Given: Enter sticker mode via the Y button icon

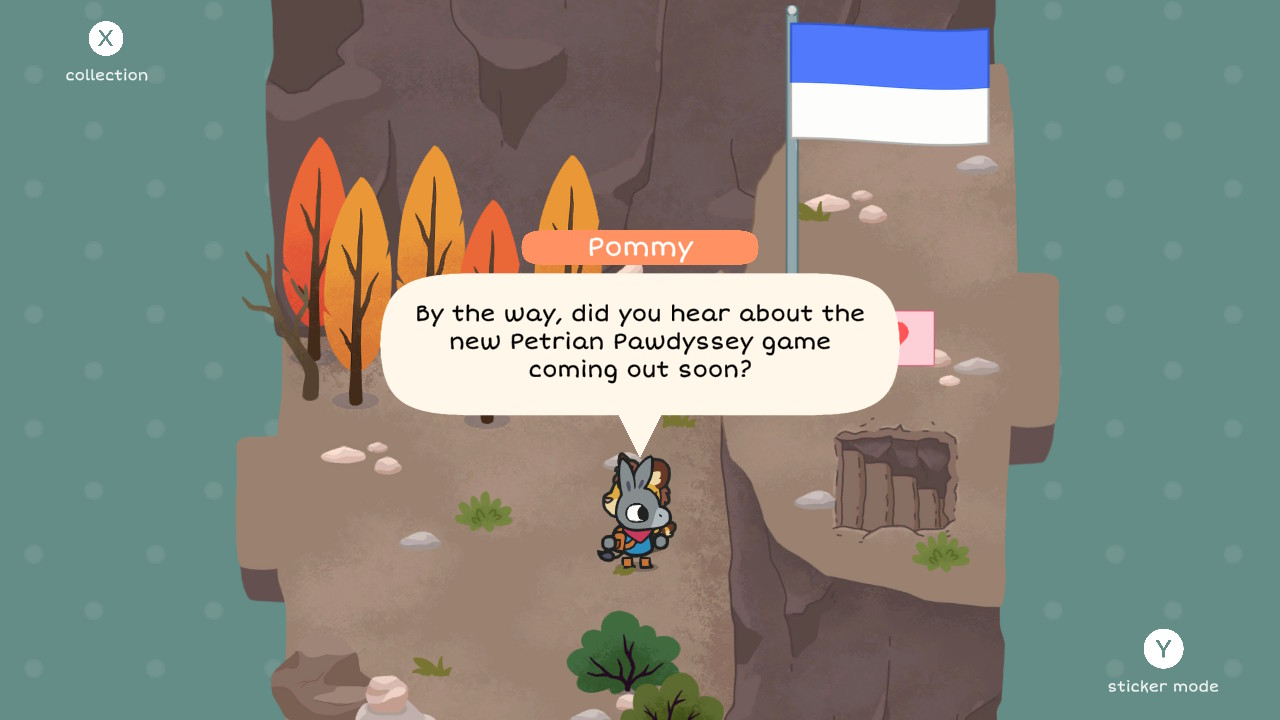Looking at the screenshot, I should point(1163,649).
